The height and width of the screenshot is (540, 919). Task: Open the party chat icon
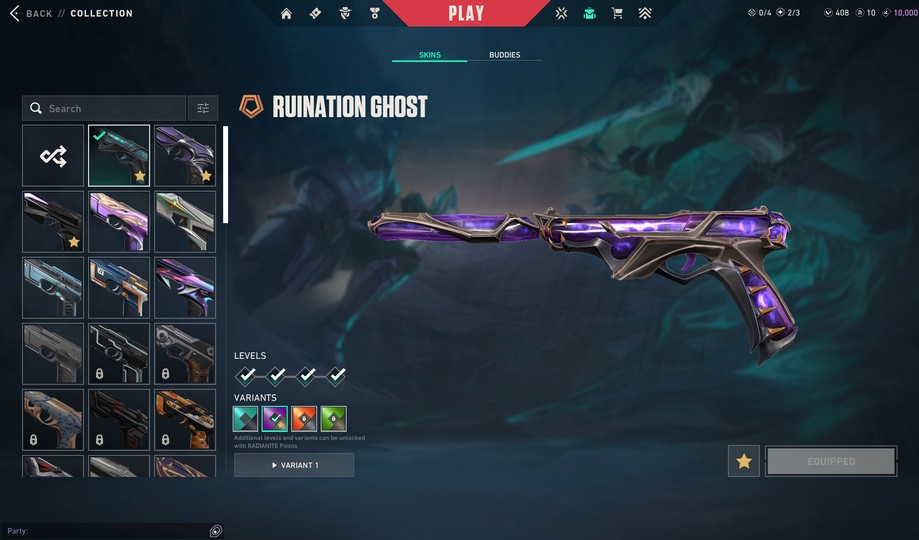[216, 531]
